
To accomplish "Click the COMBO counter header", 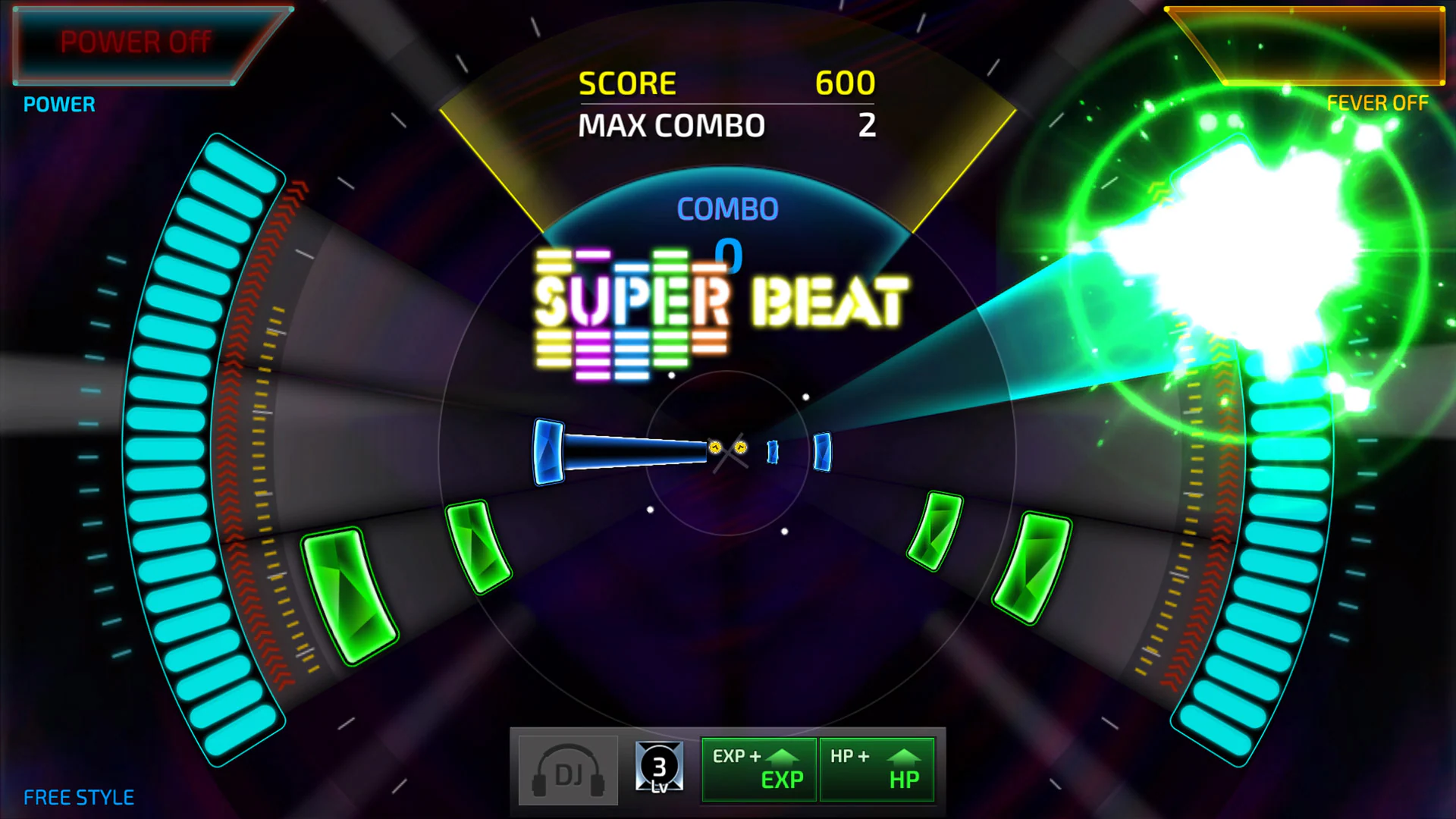I will pyautogui.click(x=726, y=209).
